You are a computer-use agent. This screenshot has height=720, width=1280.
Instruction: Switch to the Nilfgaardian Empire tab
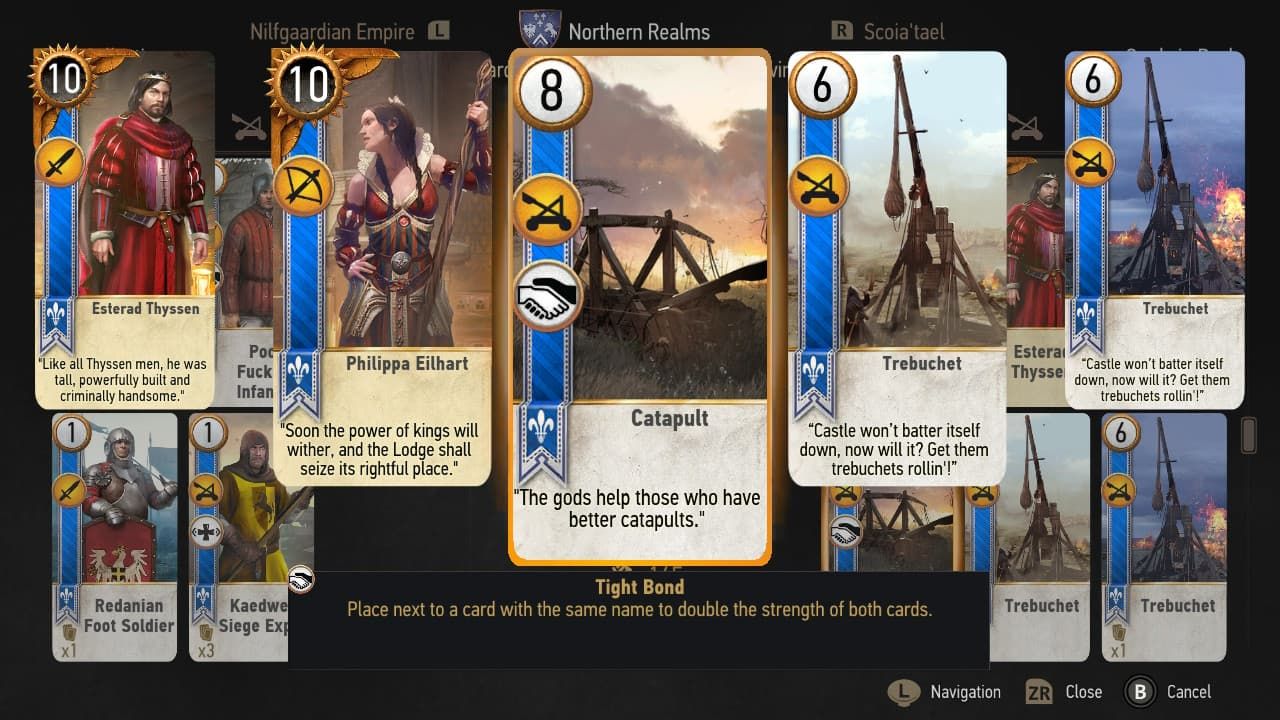click(x=333, y=31)
